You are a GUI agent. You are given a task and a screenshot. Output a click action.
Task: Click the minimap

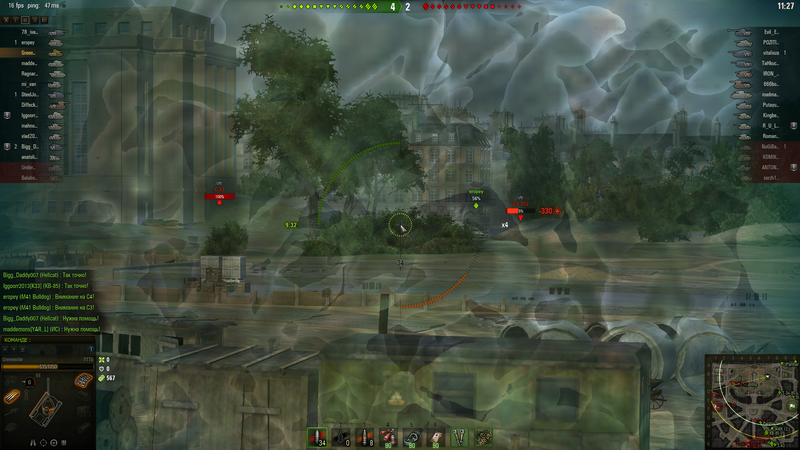coord(750,400)
